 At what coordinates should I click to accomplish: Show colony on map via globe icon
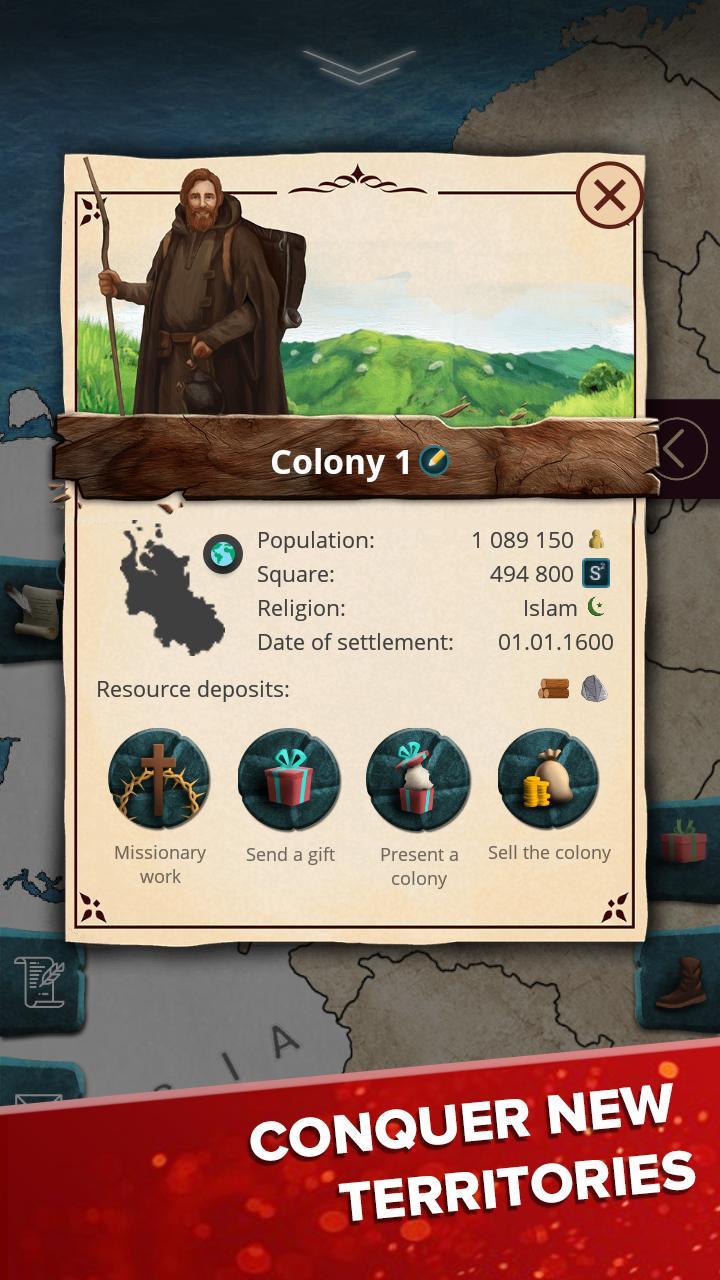(222, 554)
